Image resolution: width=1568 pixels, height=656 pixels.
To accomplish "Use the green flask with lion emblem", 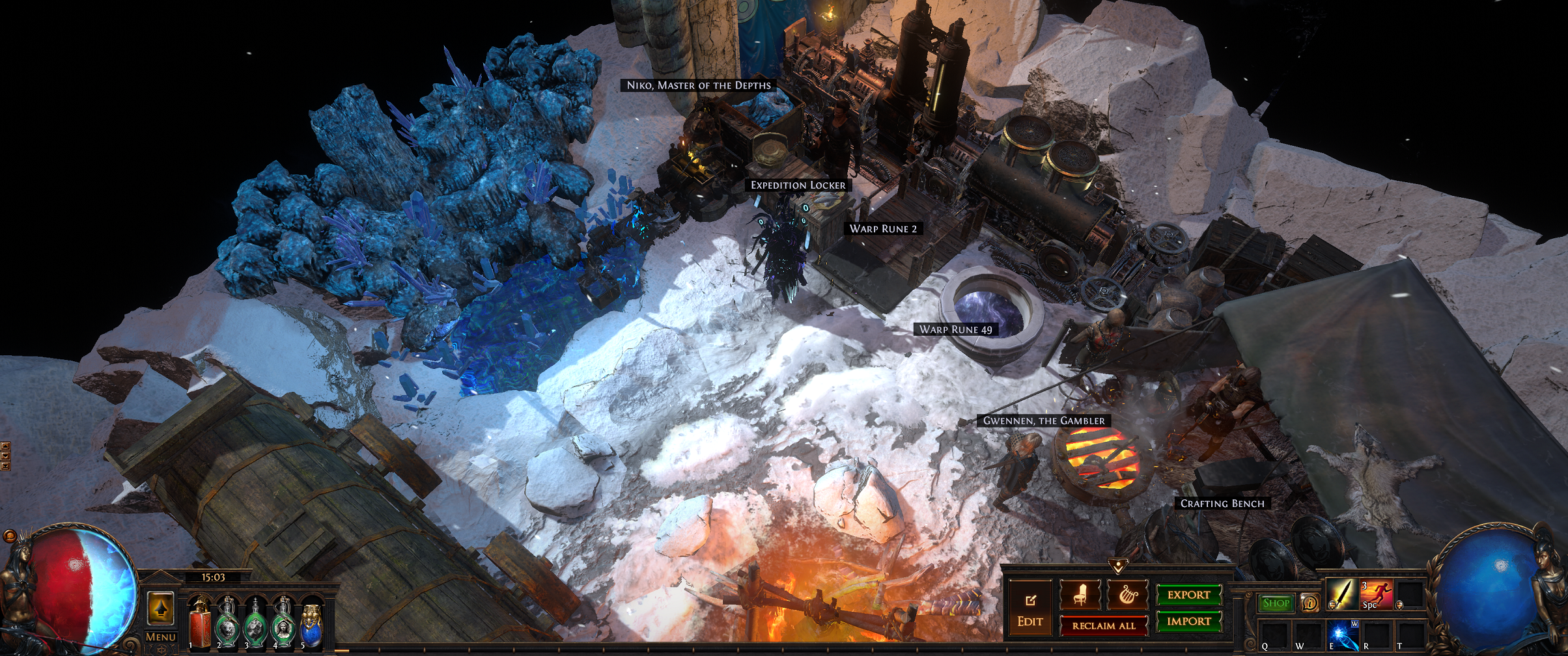I will pyautogui.click(x=227, y=623).
